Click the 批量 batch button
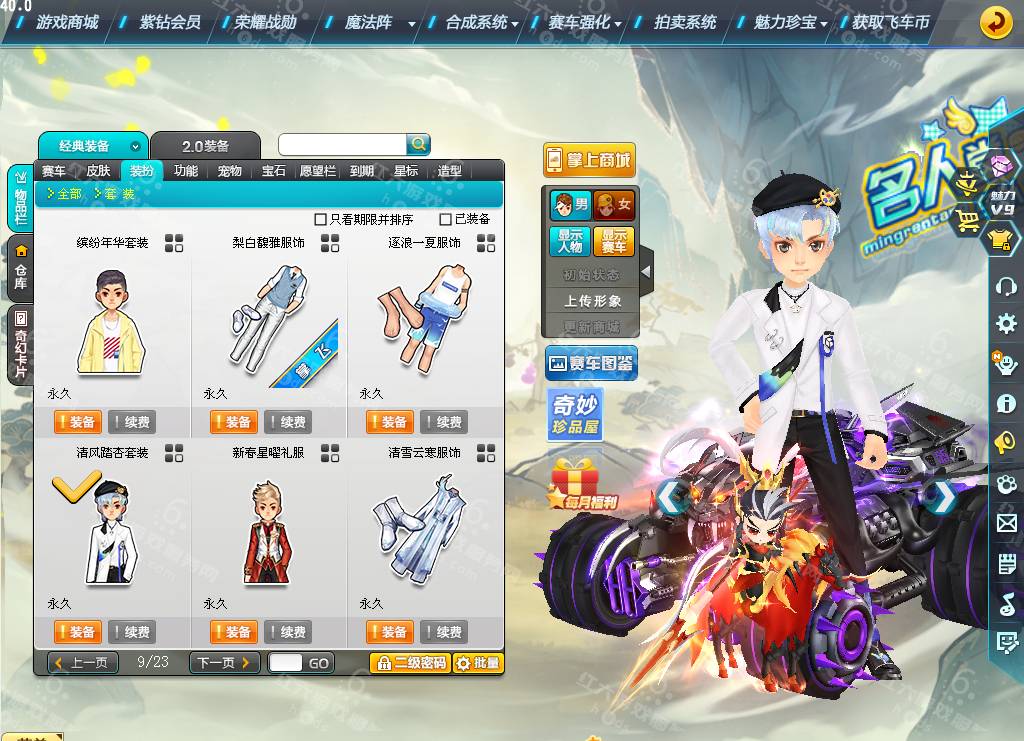Image resolution: width=1024 pixels, height=741 pixels. (x=478, y=663)
